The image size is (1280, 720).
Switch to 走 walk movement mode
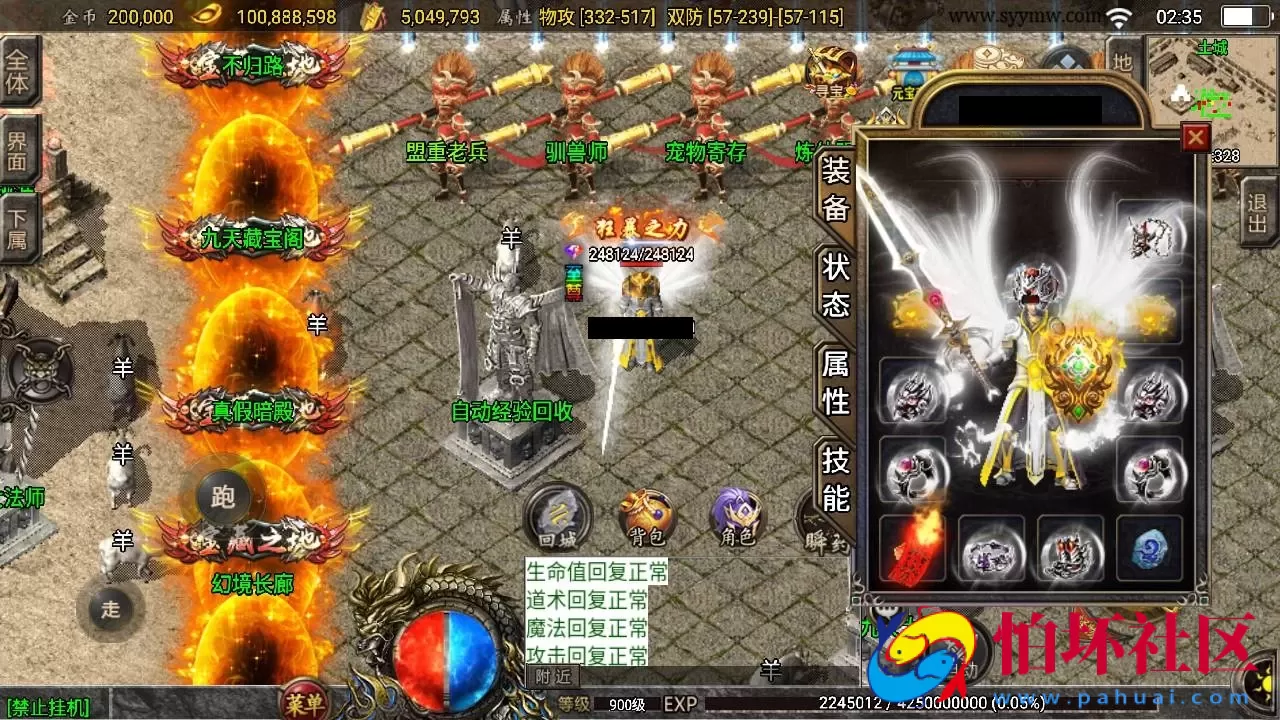tap(110, 608)
